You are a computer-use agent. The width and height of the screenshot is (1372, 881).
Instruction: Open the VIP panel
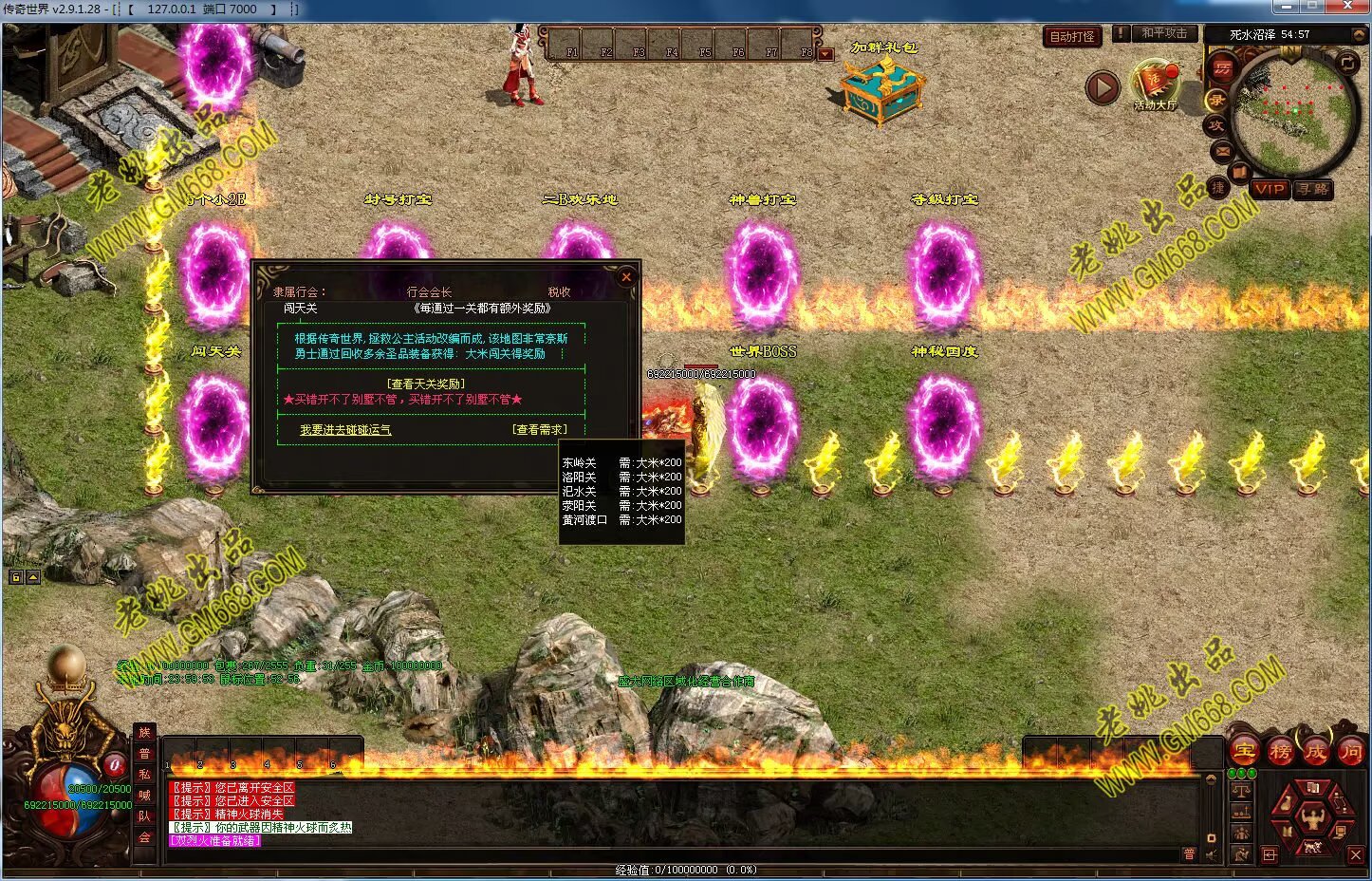[x=1270, y=189]
